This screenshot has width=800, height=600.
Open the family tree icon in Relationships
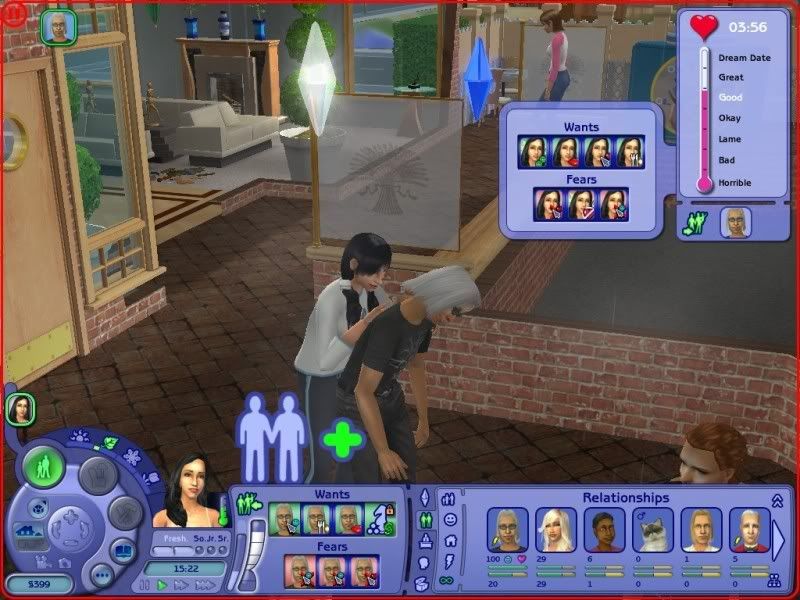[773, 579]
